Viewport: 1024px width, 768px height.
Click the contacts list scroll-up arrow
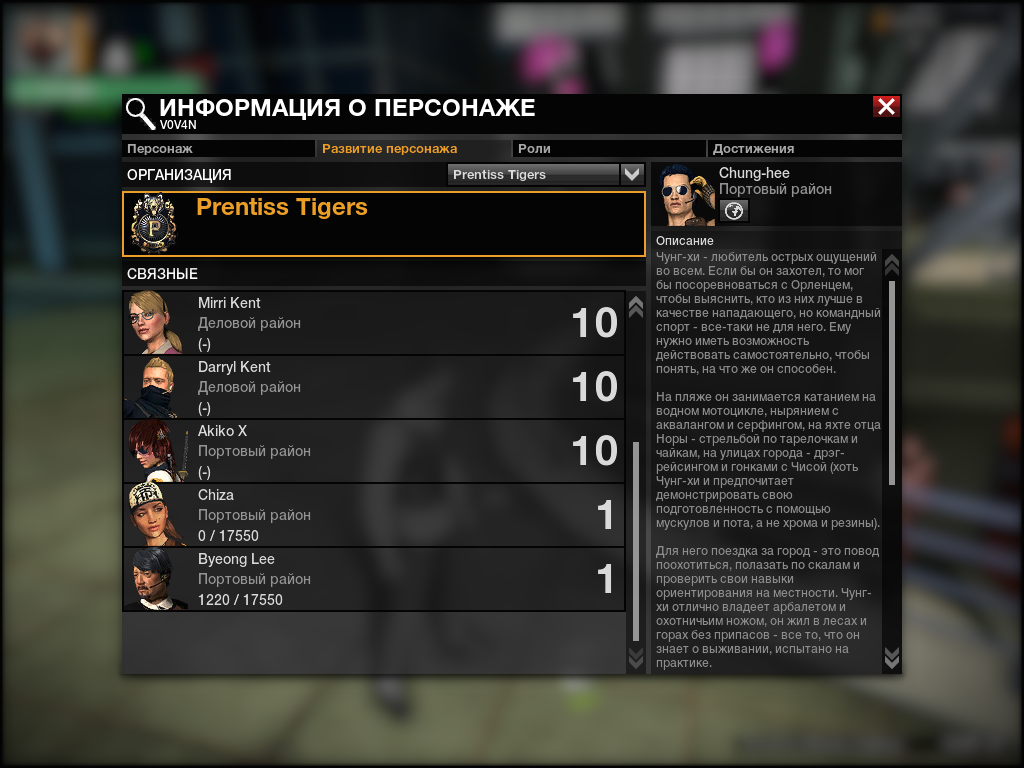coord(635,307)
